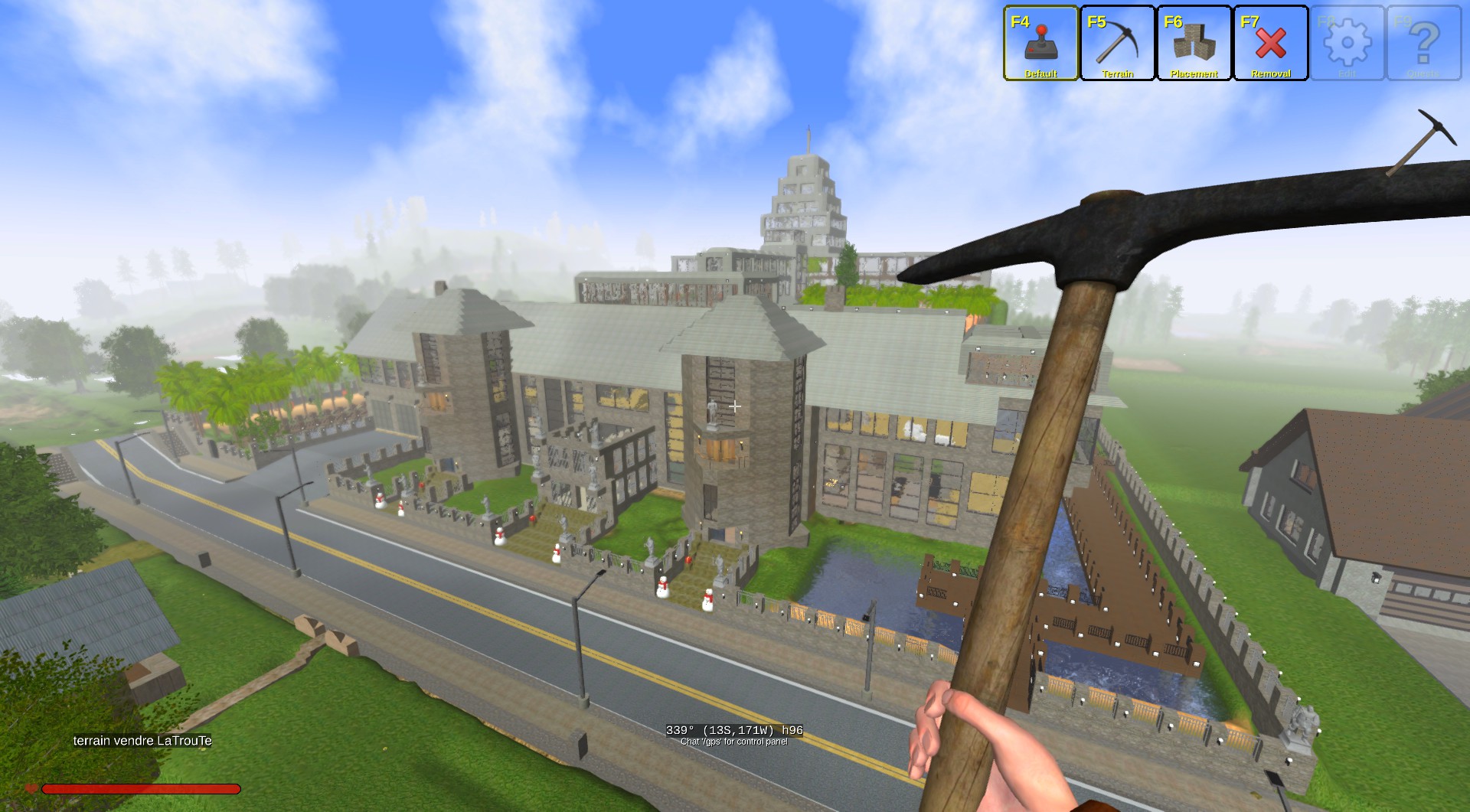1470x812 pixels.
Task: Open the Quests question mark button
Action: pos(1423,44)
